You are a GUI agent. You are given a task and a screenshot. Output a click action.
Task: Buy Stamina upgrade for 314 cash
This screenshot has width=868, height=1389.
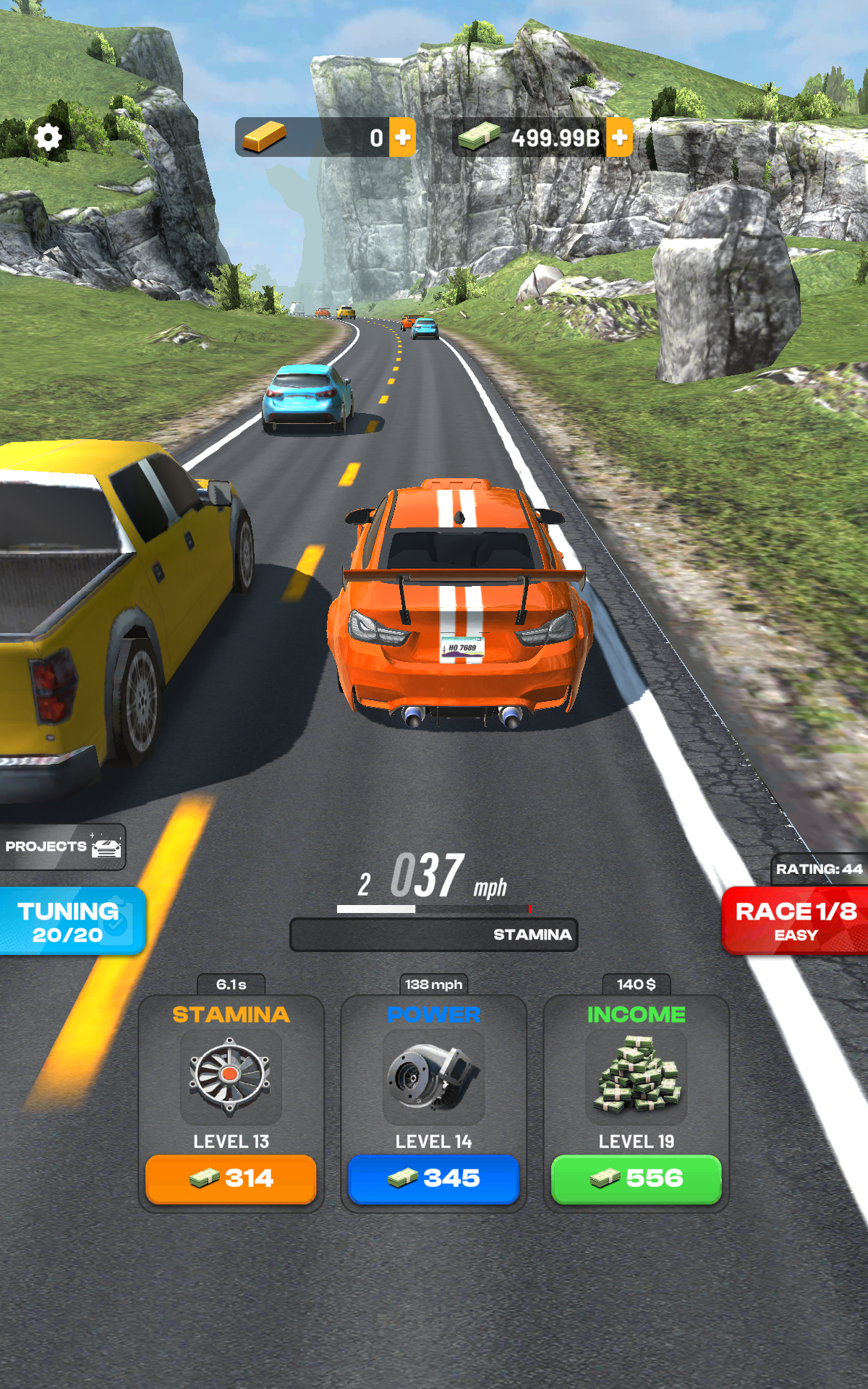point(231,1178)
